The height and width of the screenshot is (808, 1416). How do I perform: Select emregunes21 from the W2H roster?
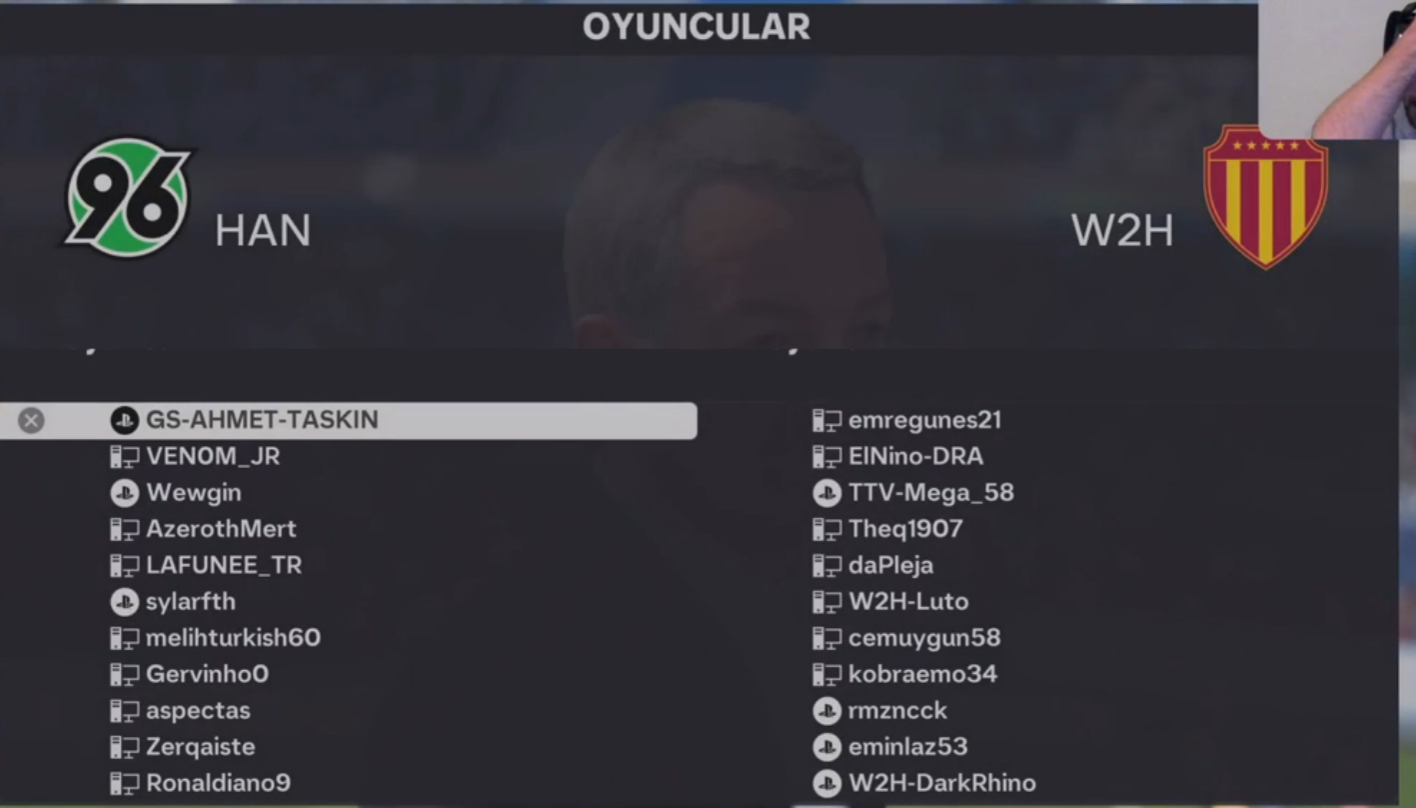tap(924, 420)
